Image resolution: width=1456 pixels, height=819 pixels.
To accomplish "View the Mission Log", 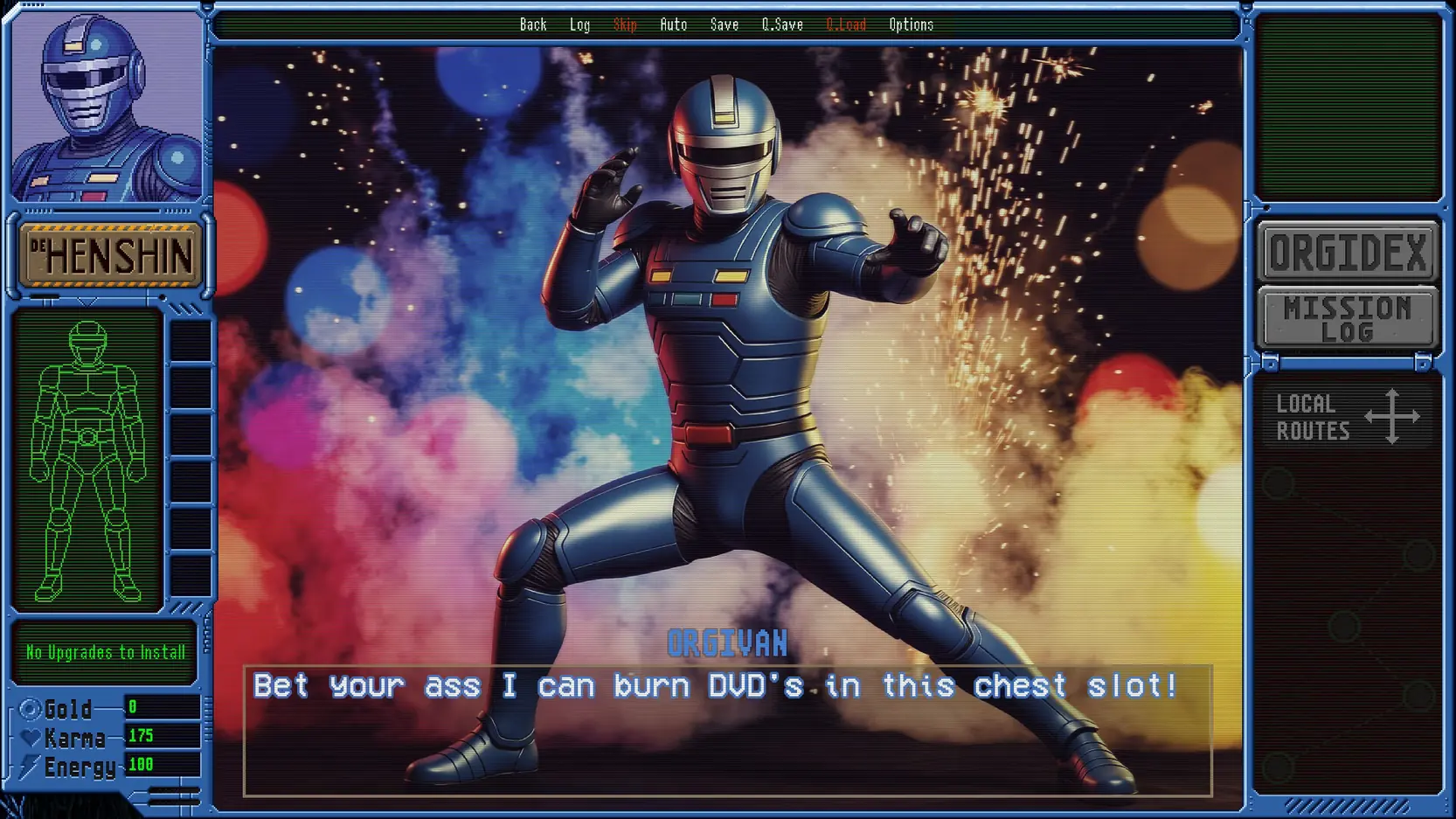I will (x=1348, y=319).
